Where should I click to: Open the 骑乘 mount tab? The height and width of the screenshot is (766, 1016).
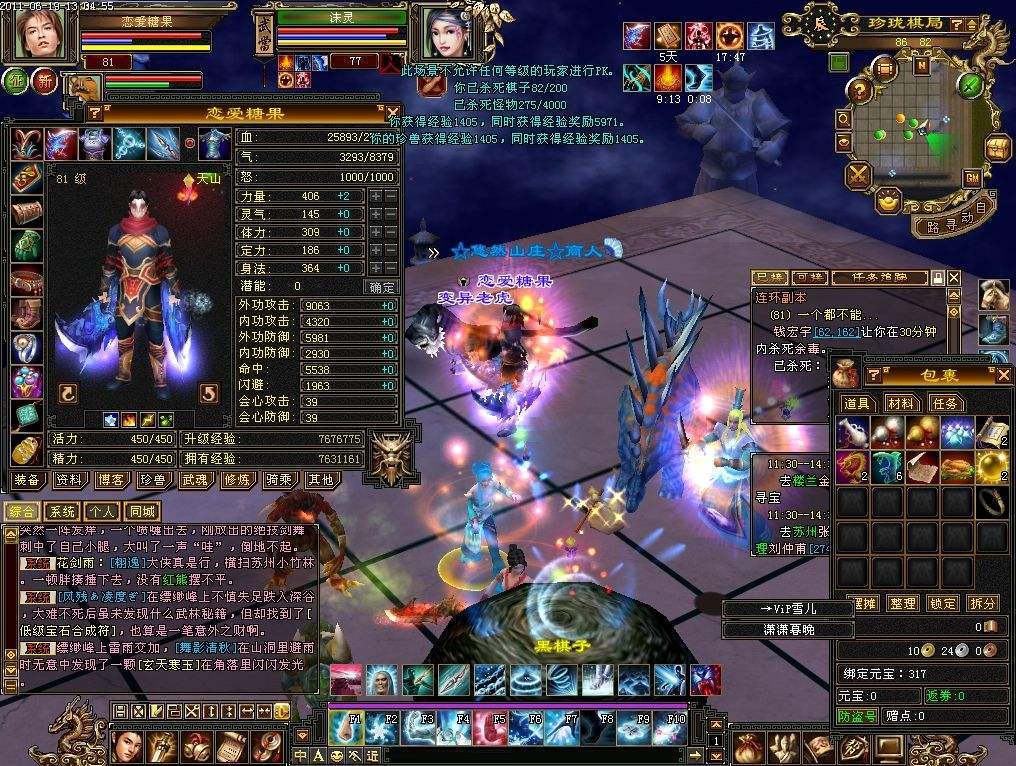coord(278,480)
